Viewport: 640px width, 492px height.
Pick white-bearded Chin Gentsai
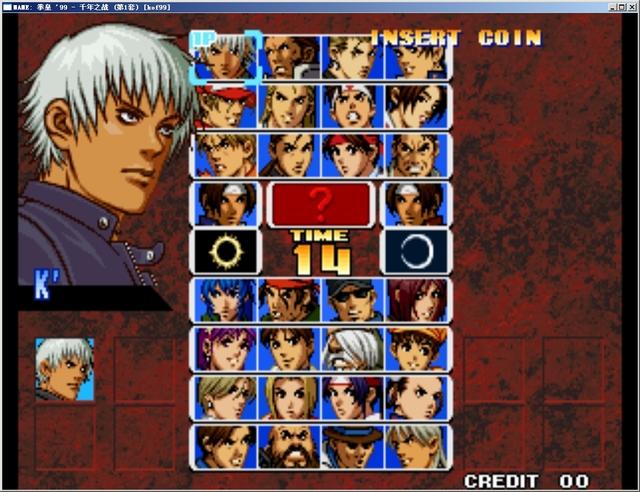point(353,349)
